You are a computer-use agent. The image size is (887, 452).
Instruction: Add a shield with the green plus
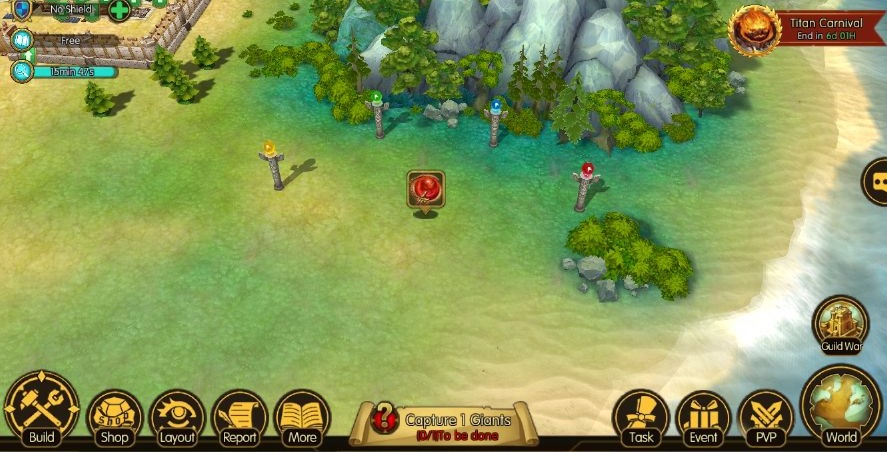click(x=119, y=11)
